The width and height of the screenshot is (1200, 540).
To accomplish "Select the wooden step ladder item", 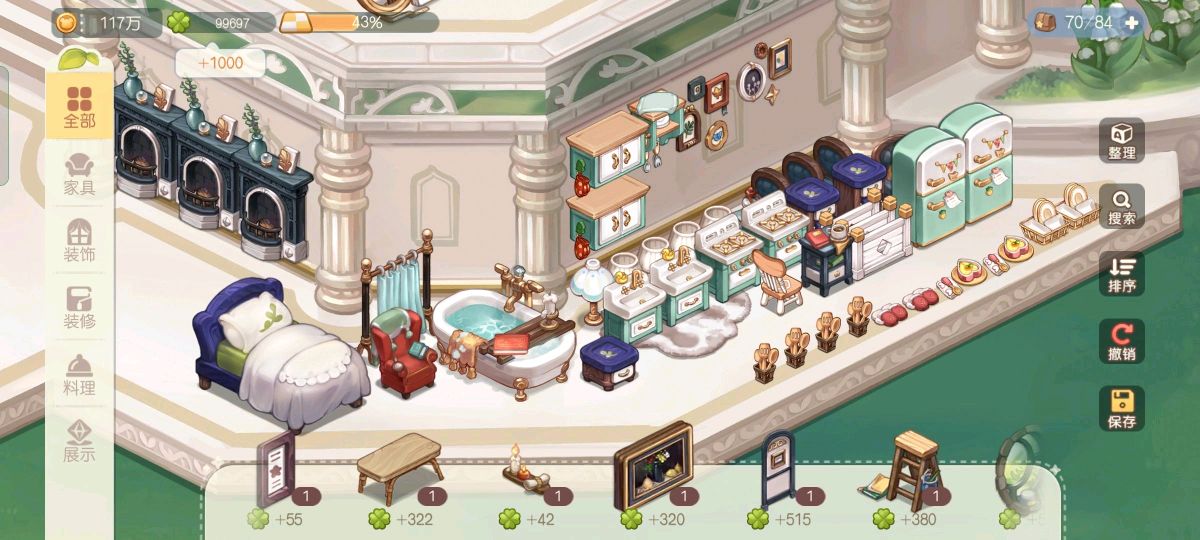I will [x=908, y=468].
